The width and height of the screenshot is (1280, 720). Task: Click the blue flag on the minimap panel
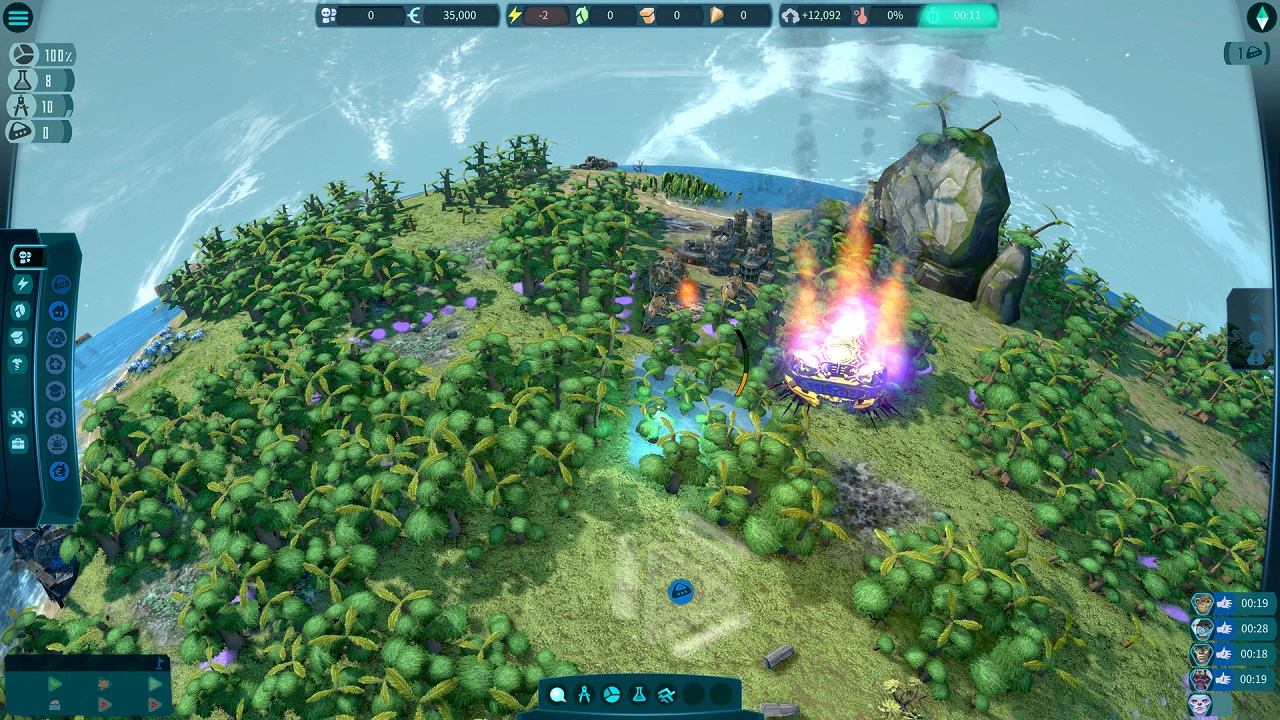pyautogui.click(x=158, y=663)
